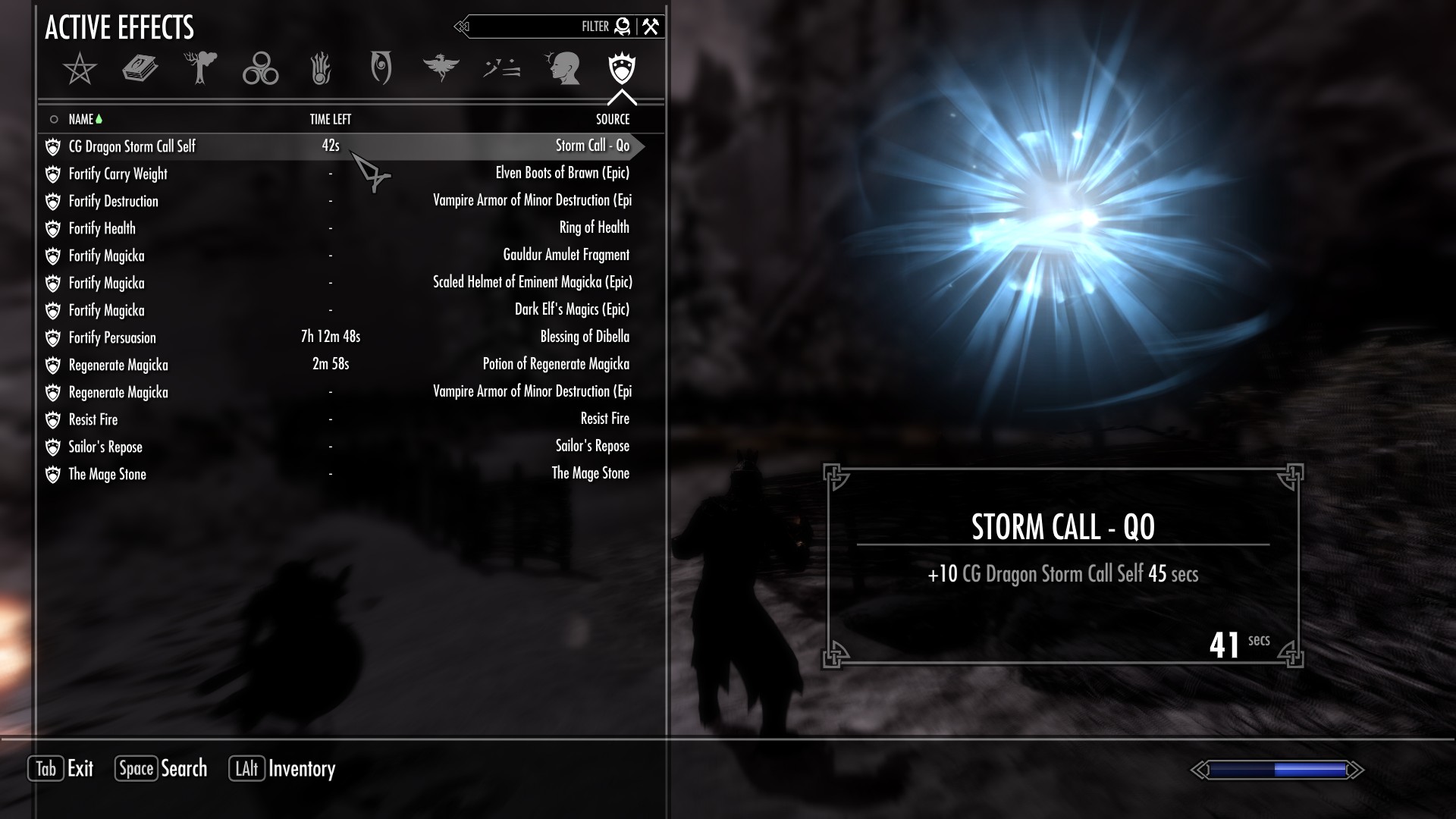This screenshot has height=819, width=1456.
Task: Activate the FILTER face icon
Action: [x=622, y=26]
